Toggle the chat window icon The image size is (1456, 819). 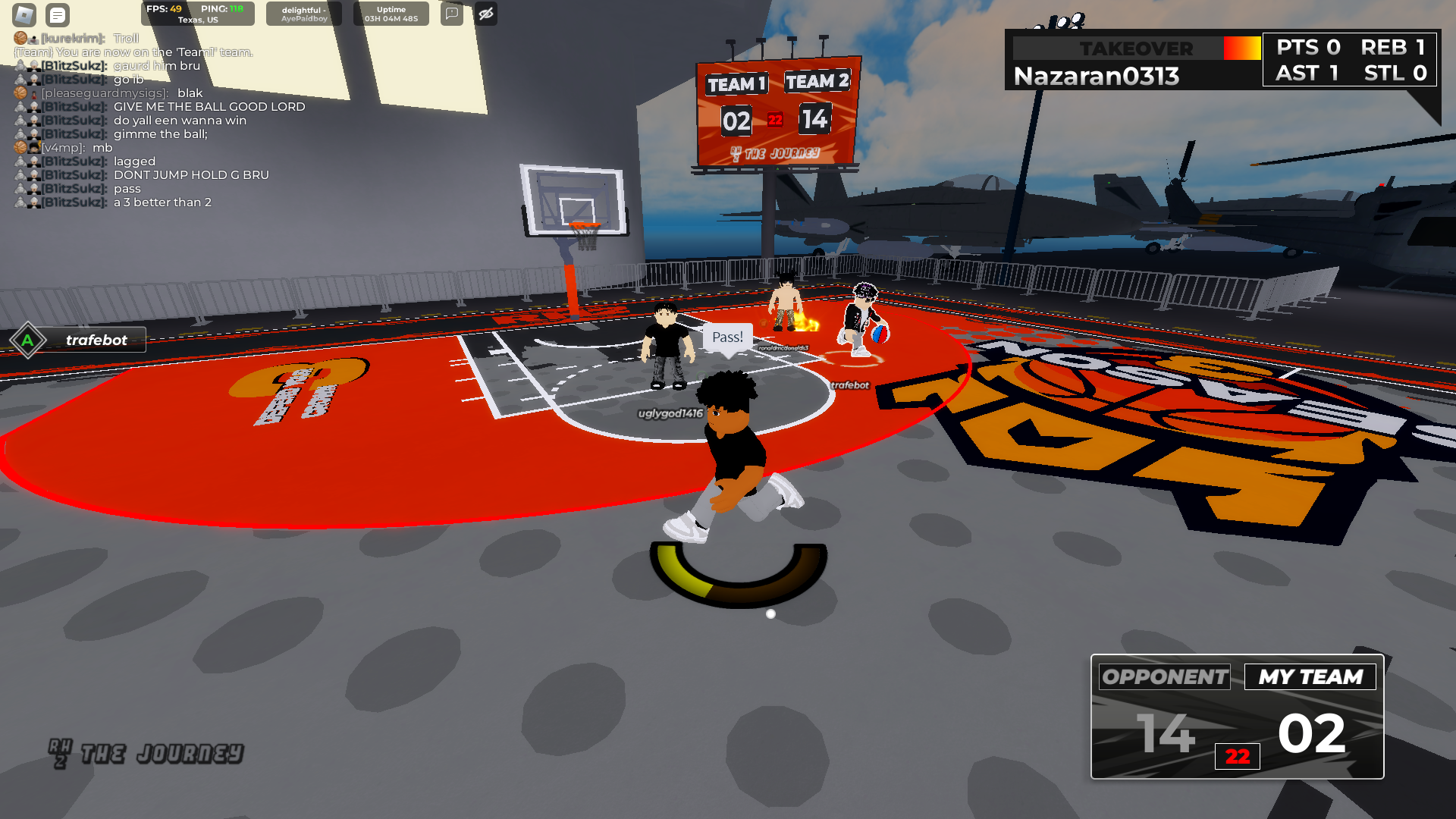point(58,14)
